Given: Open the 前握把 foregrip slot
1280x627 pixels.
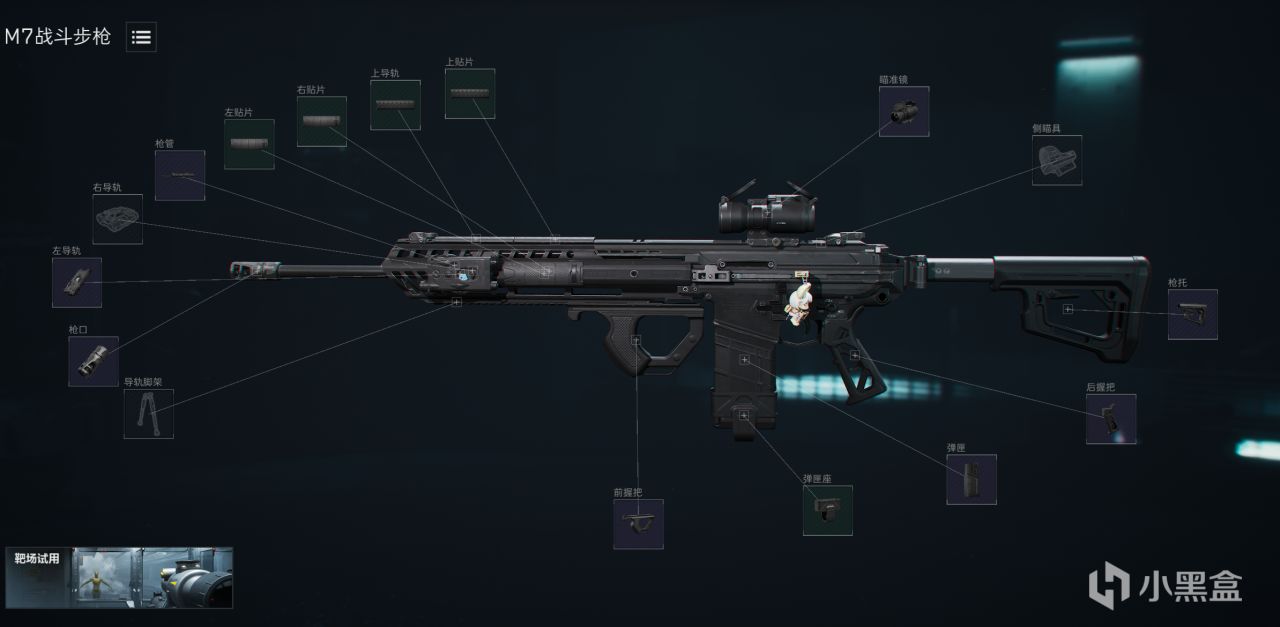Looking at the screenshot, I should pyautogui.click(x=638, y=524).
